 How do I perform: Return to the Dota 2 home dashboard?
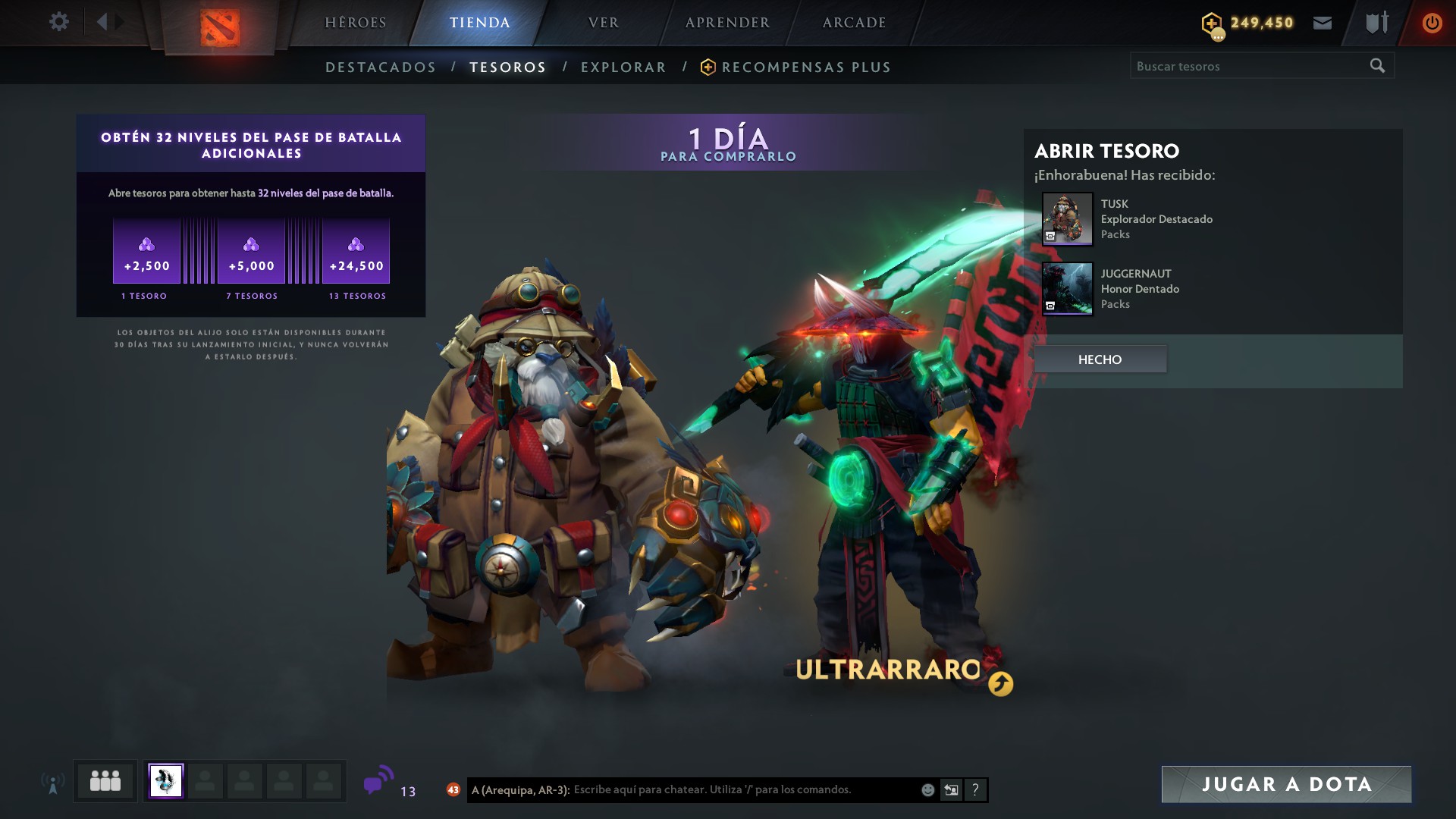coord(220,27)
